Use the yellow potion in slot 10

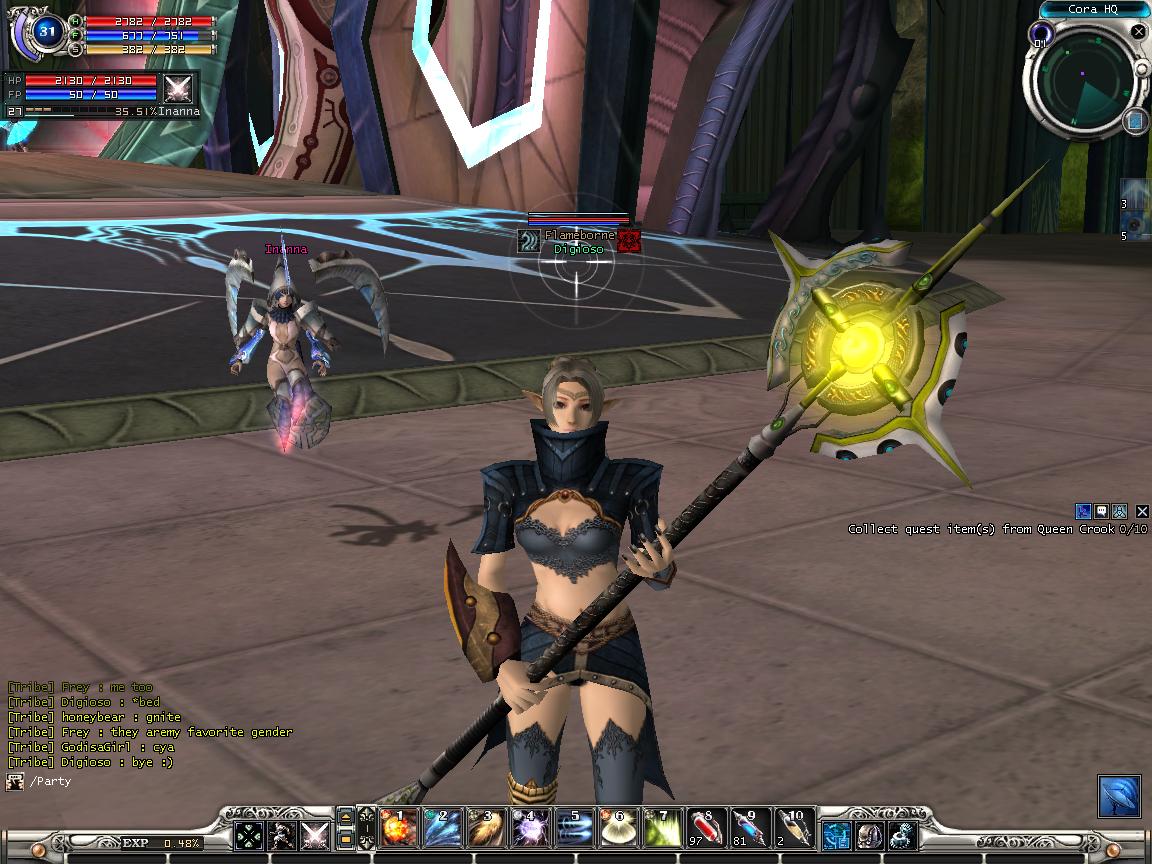tap(795, 830)
